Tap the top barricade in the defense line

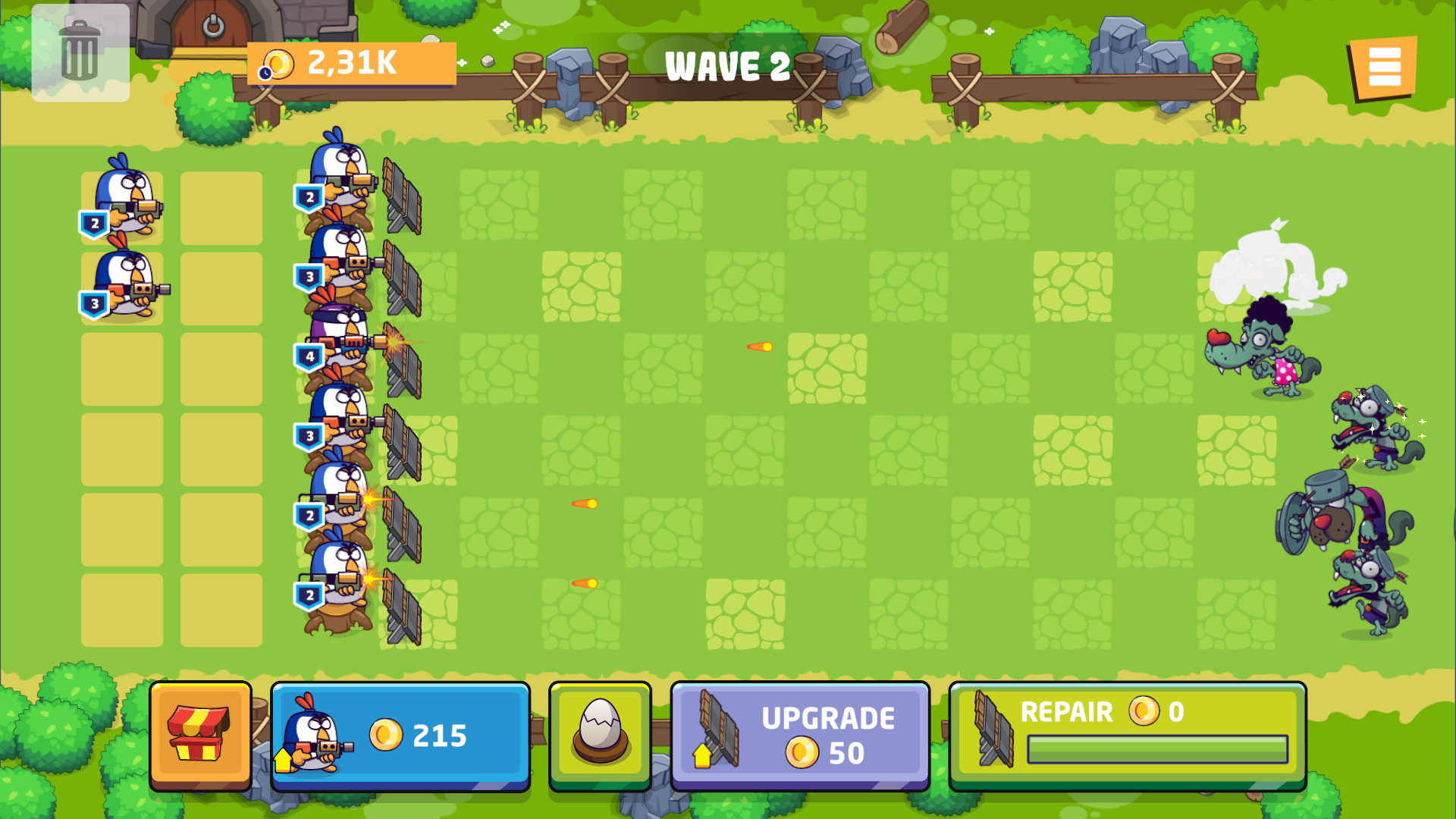coord(402,193)
